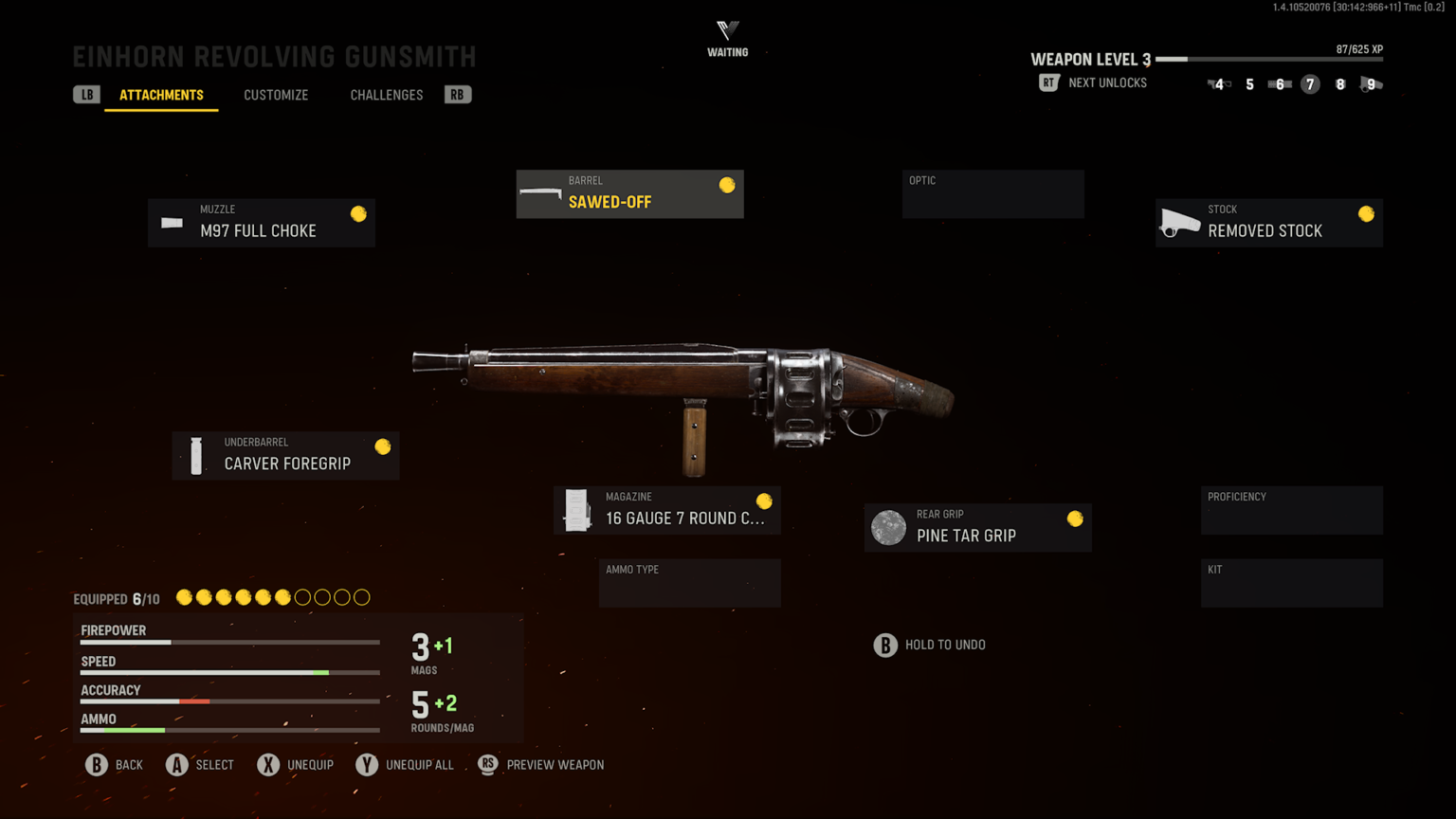
Task: Open the empty Ammo Type slot
Action: click(x=689, y=583)
